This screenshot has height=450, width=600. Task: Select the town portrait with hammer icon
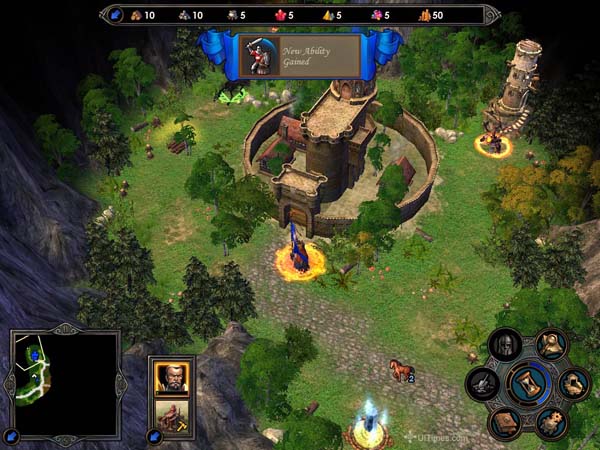tap(171, 416)
